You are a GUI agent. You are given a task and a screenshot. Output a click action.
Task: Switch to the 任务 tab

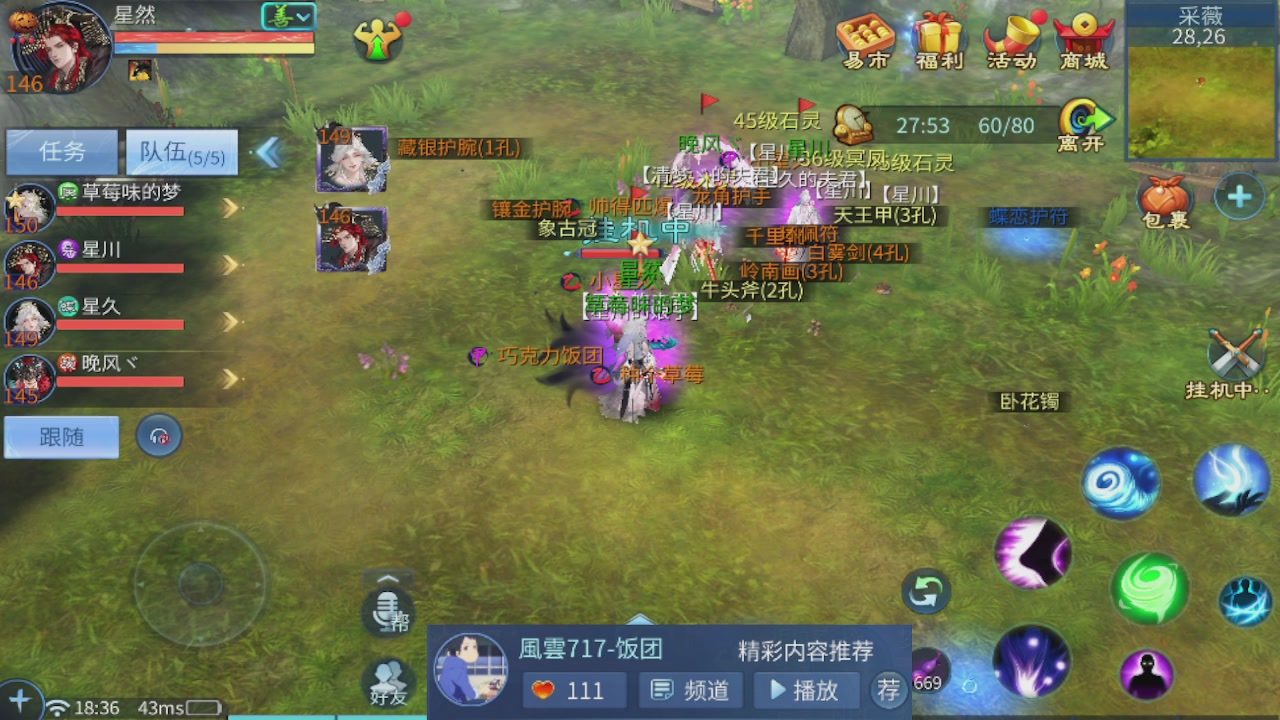(x=61, y=150)
